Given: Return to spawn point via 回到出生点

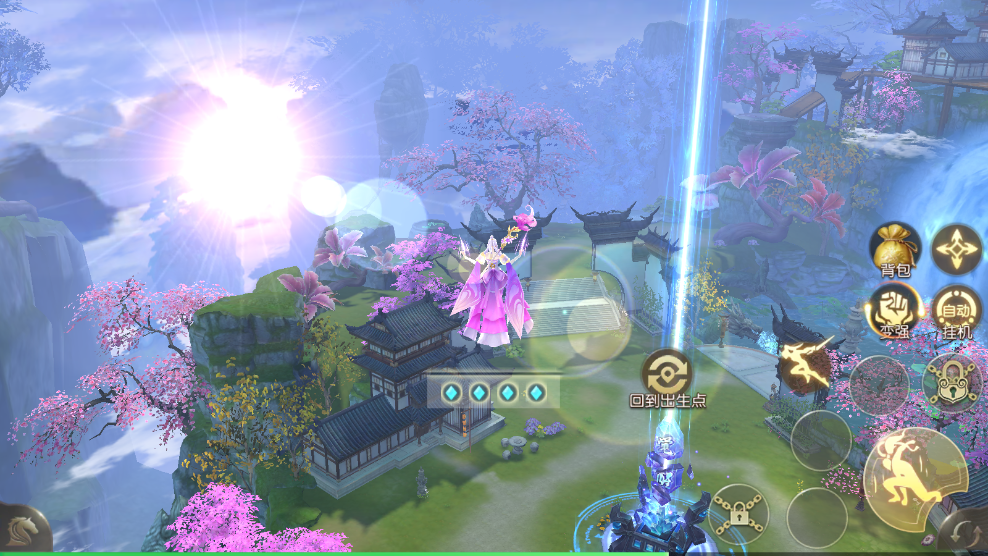Looking at the screenshot, I should coord(667,374).
